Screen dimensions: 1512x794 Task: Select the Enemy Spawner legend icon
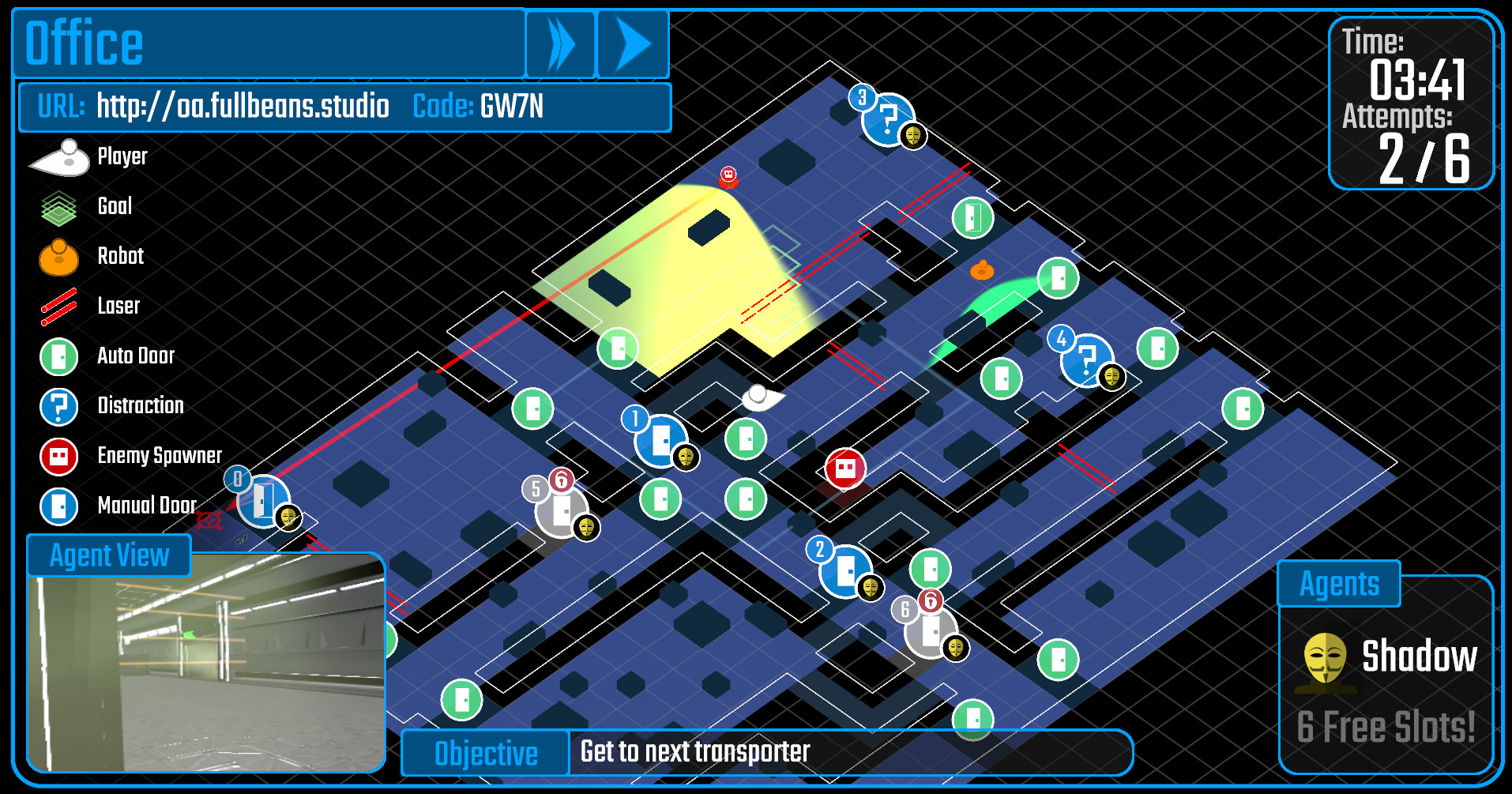(58, 456)
